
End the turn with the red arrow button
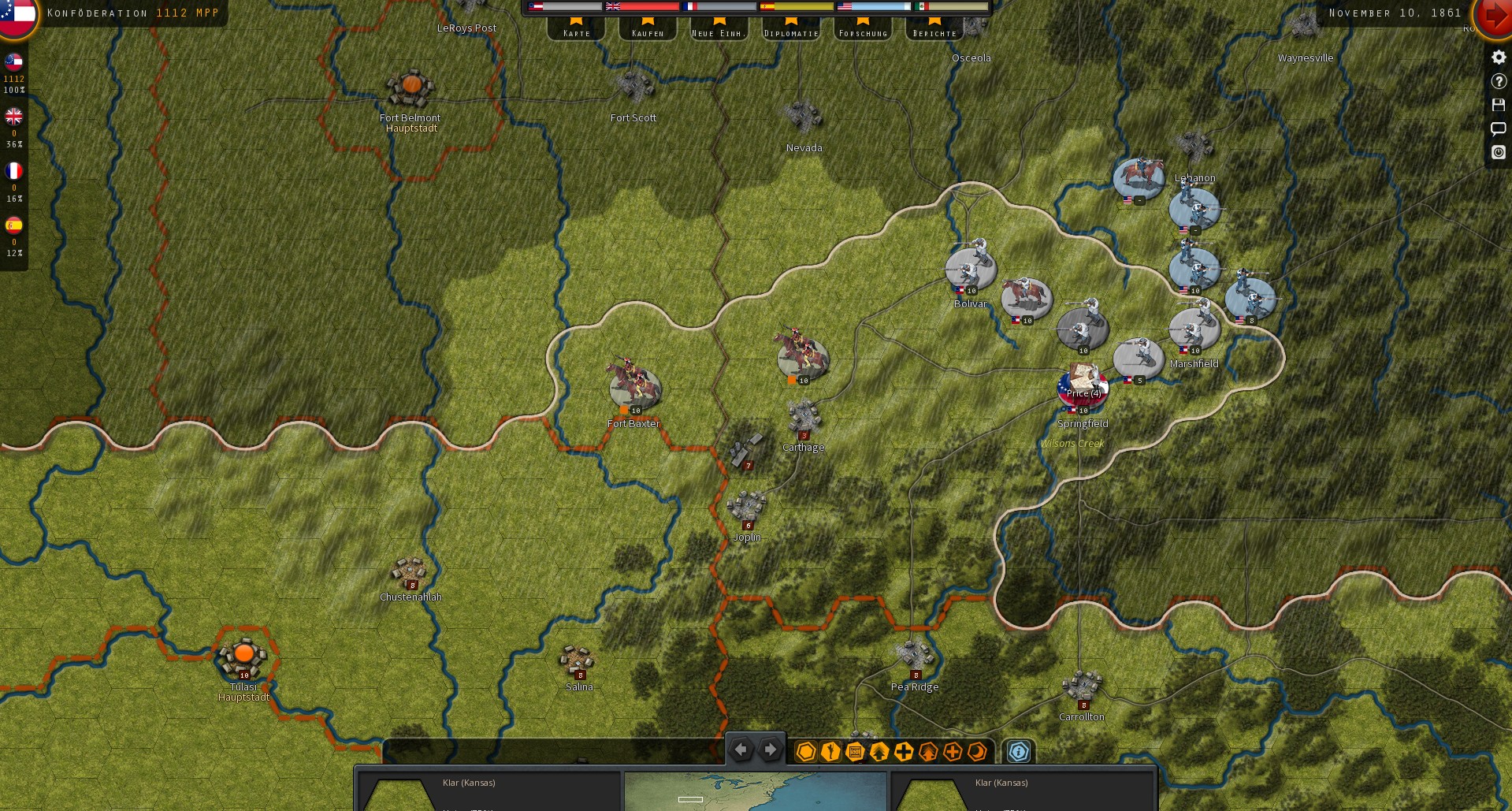[1494, 16]
